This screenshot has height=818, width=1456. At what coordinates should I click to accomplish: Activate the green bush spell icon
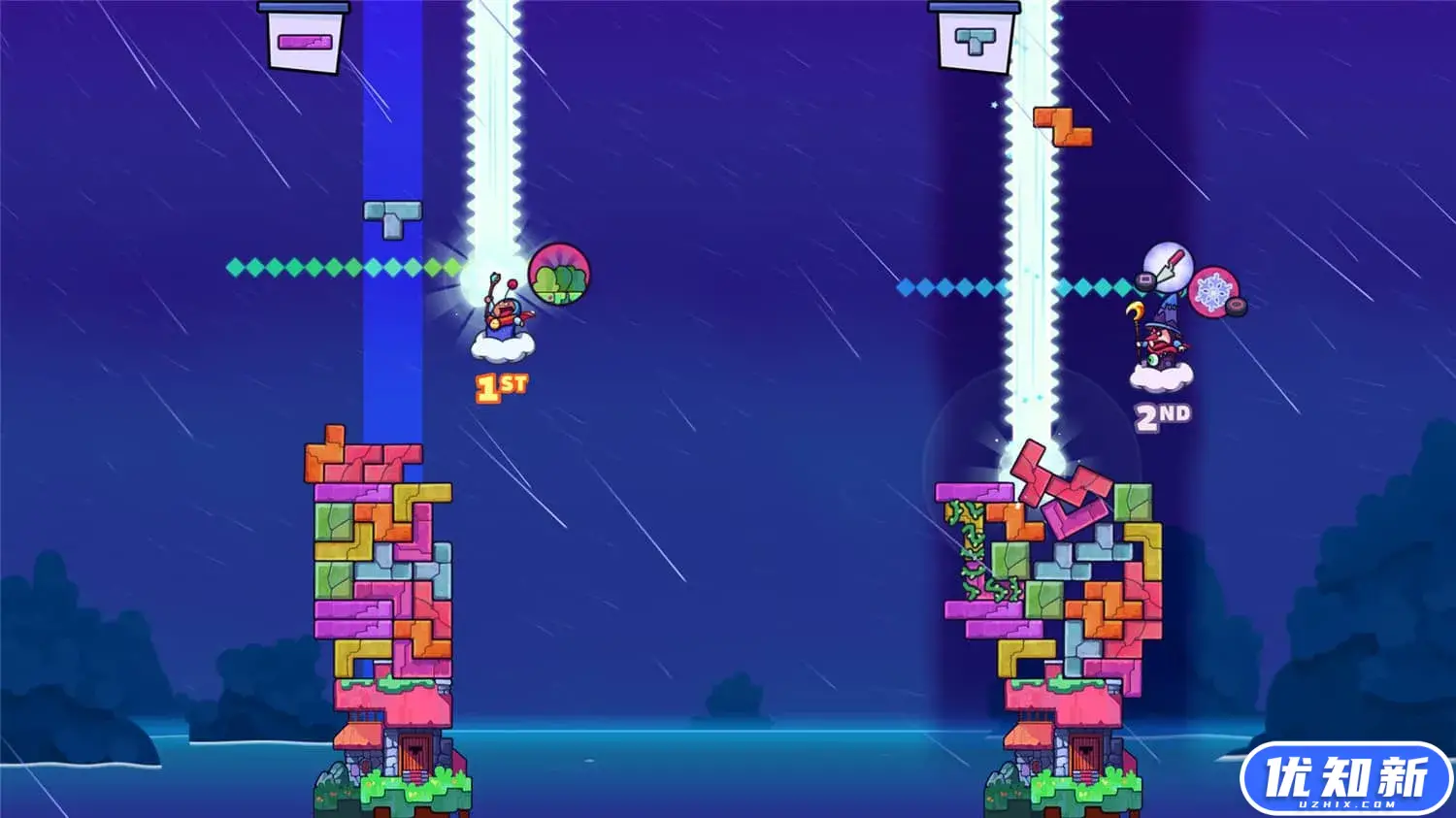(x=559, y=275)
